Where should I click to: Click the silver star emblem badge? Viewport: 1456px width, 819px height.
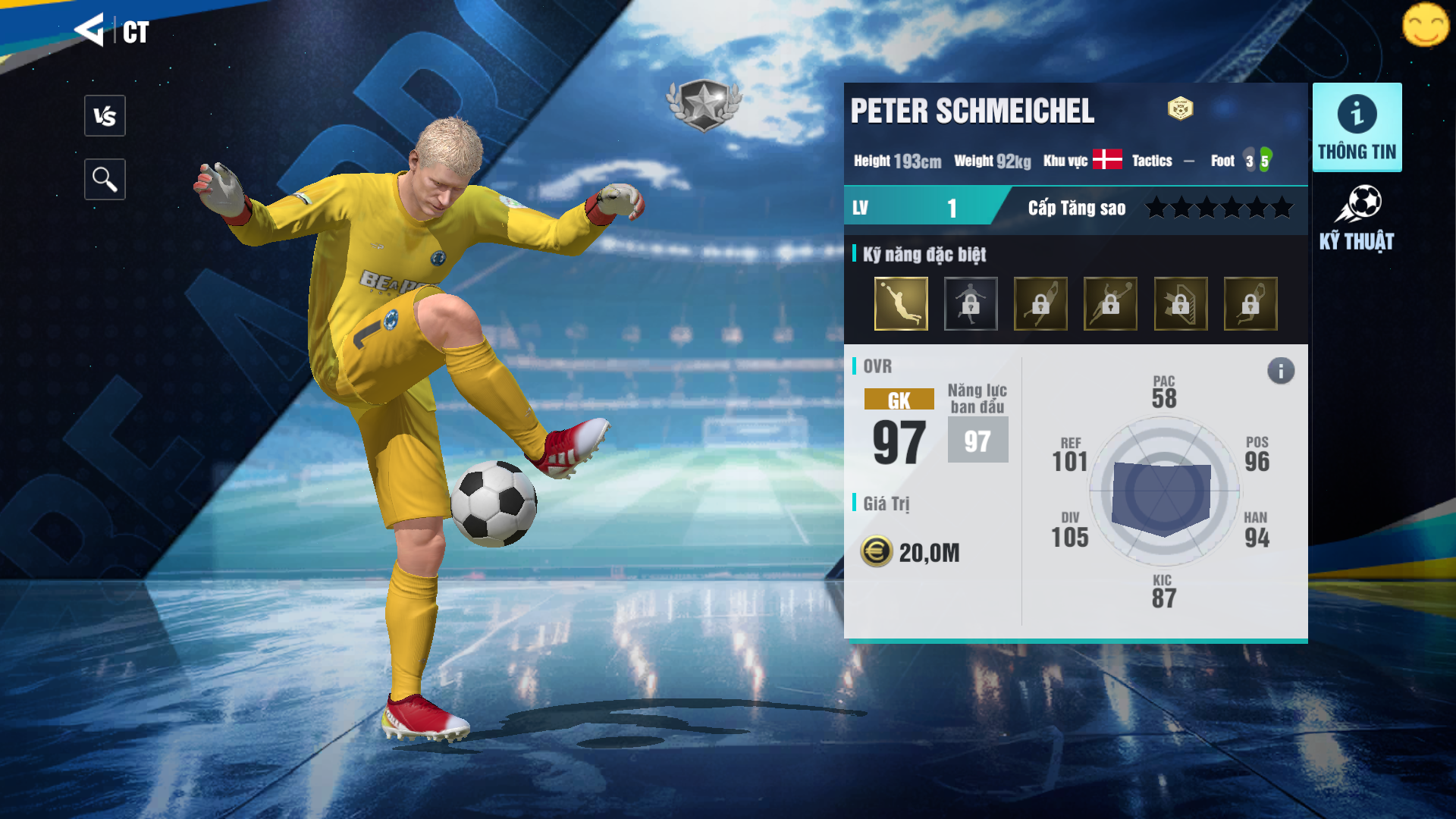704,105
